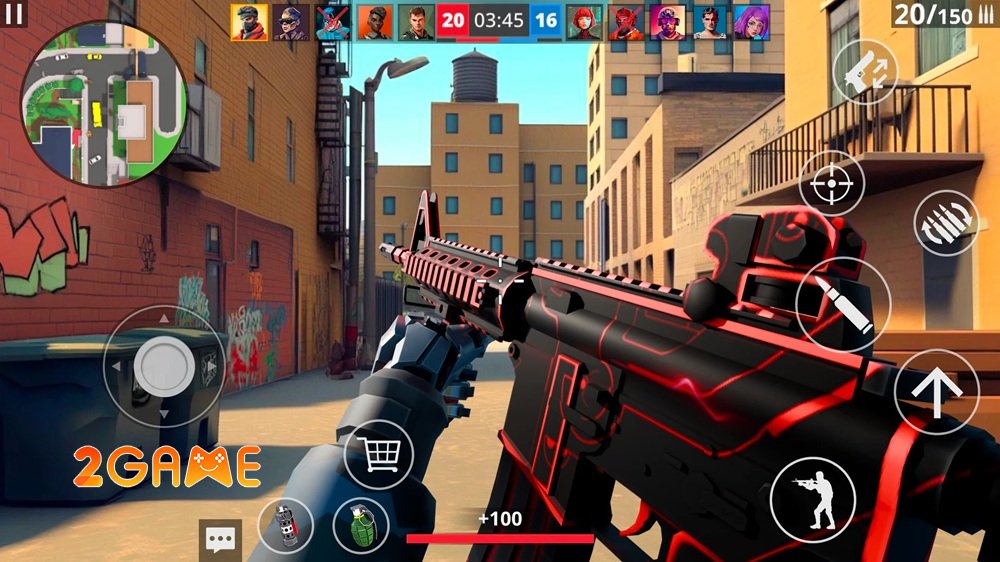Reload using the circling bullets button
Screen dimensions: 1000x562
coord(945,222)
